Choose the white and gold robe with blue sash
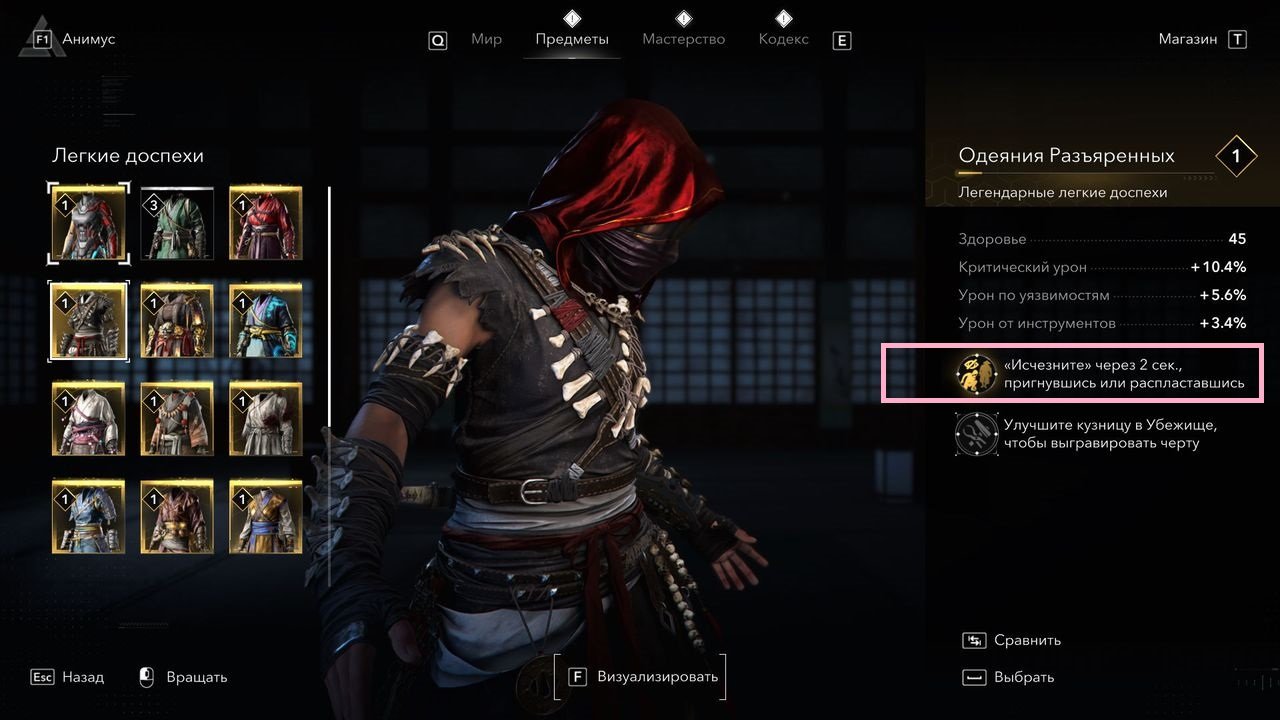Screen dimensions: 1280x720 click(266, 516)
